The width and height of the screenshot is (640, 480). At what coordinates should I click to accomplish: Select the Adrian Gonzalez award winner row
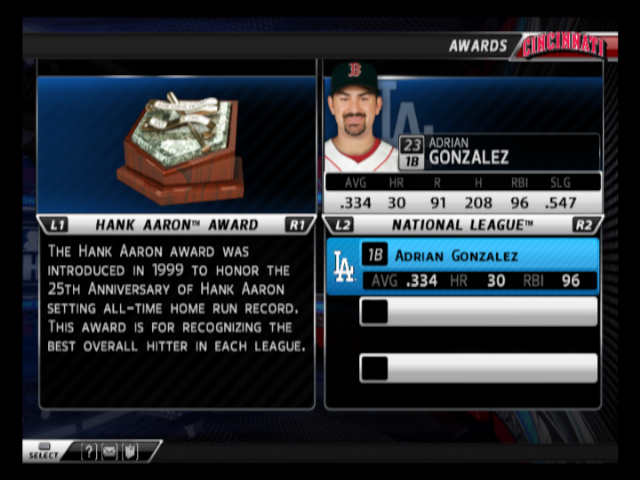(463, 266)
